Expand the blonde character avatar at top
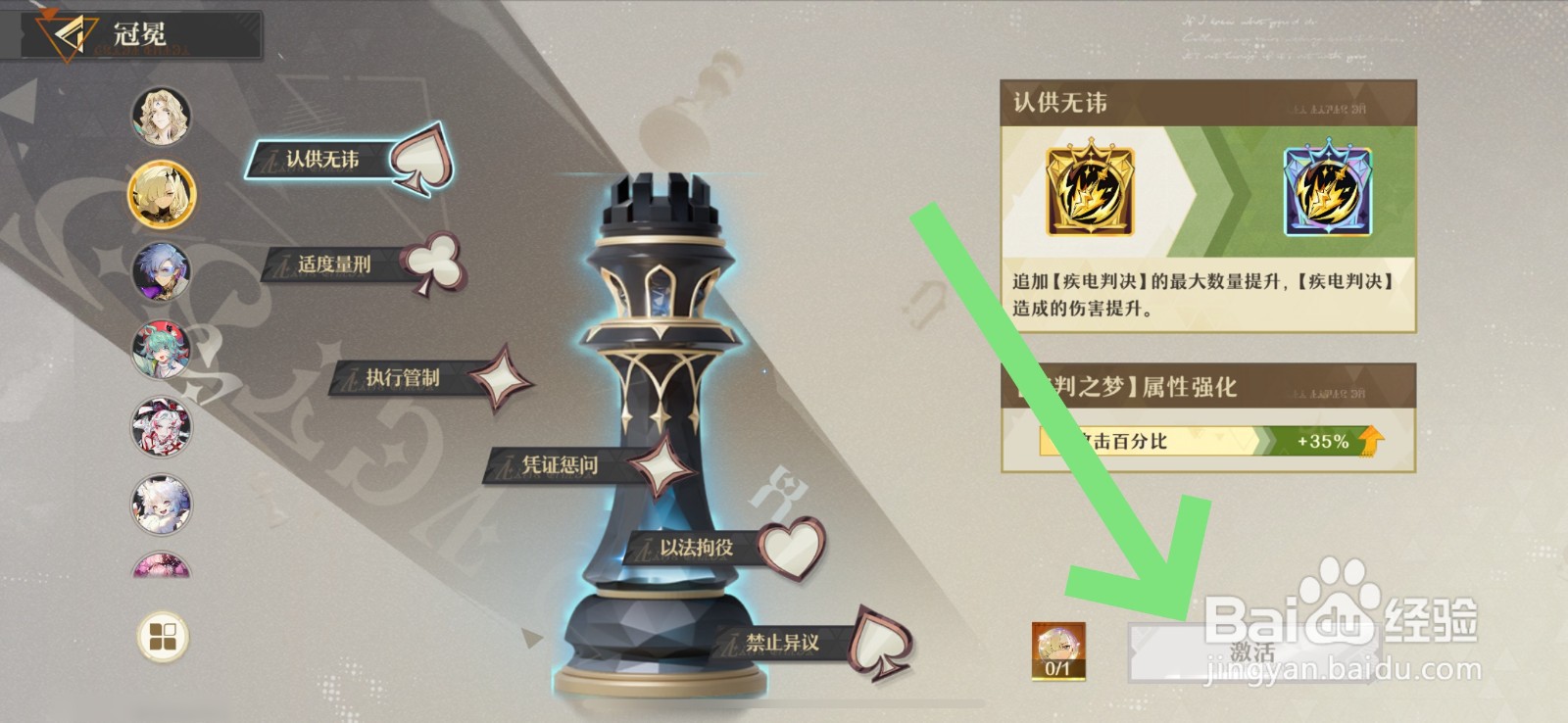This screenshot has height=723, width=1568. click(163, 118)
